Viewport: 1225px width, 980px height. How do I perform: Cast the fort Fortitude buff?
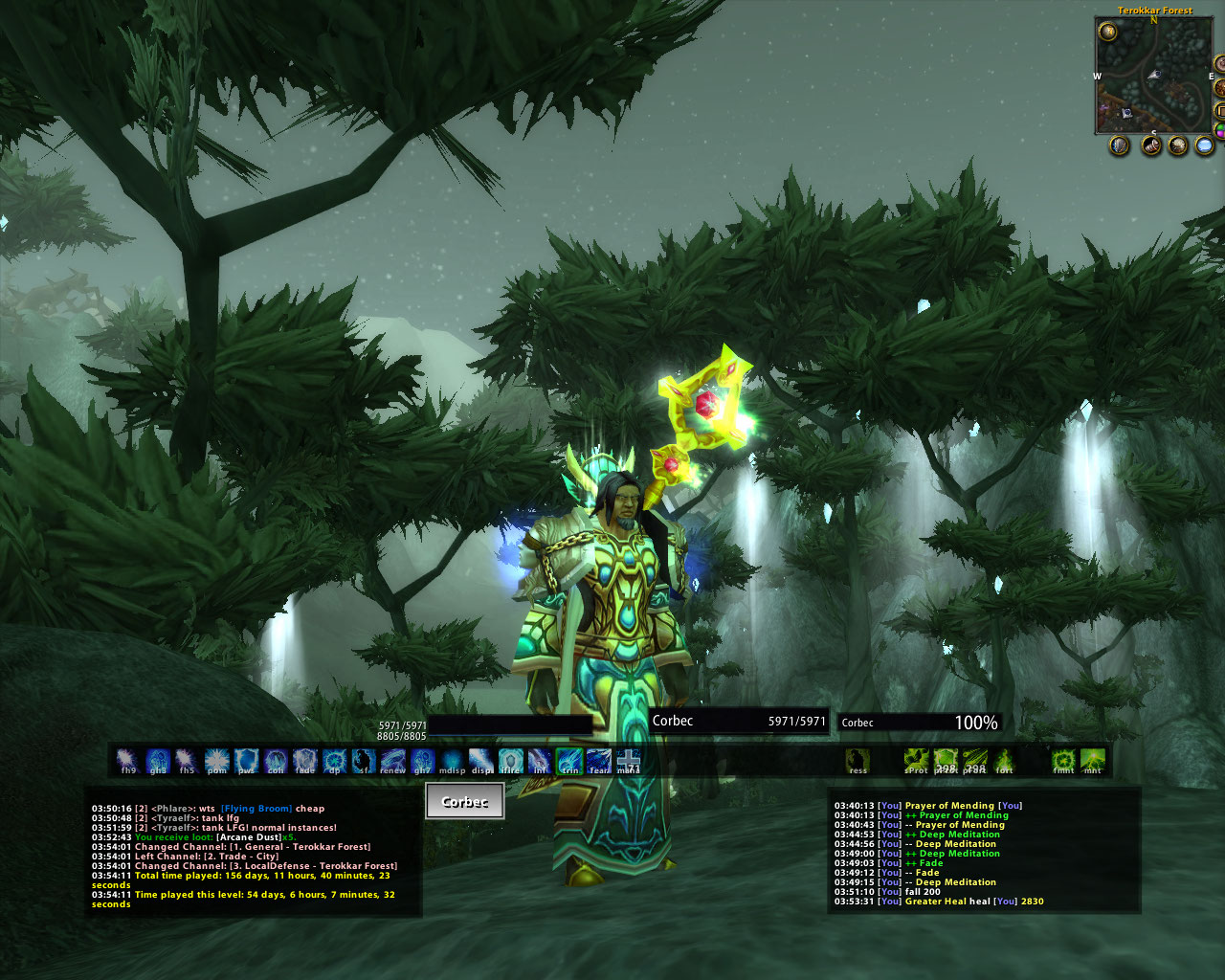click(x=1004, y=761)
